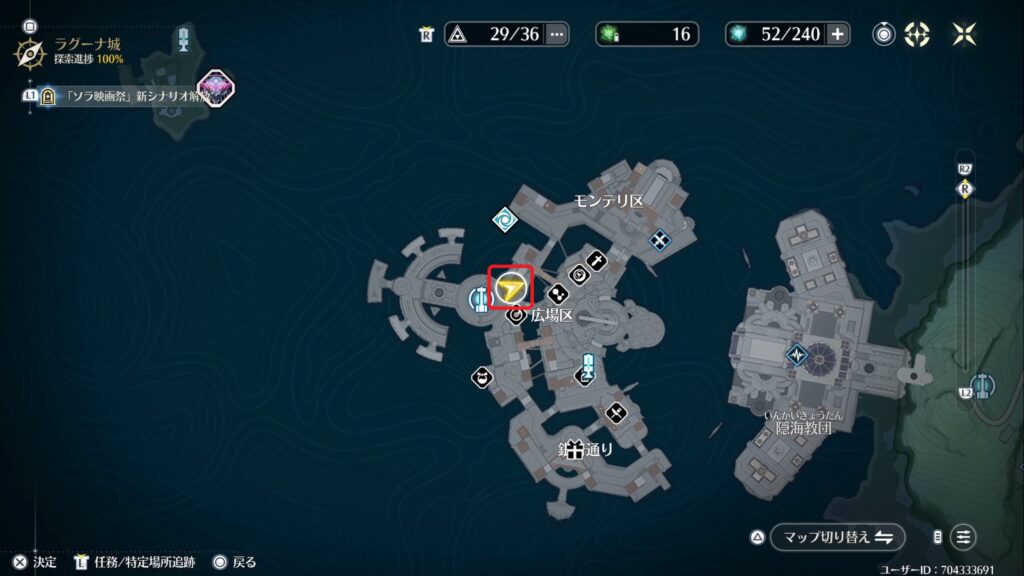Select the beacon marker left of player arrow
1024x576 pixels.
point(480,297)
